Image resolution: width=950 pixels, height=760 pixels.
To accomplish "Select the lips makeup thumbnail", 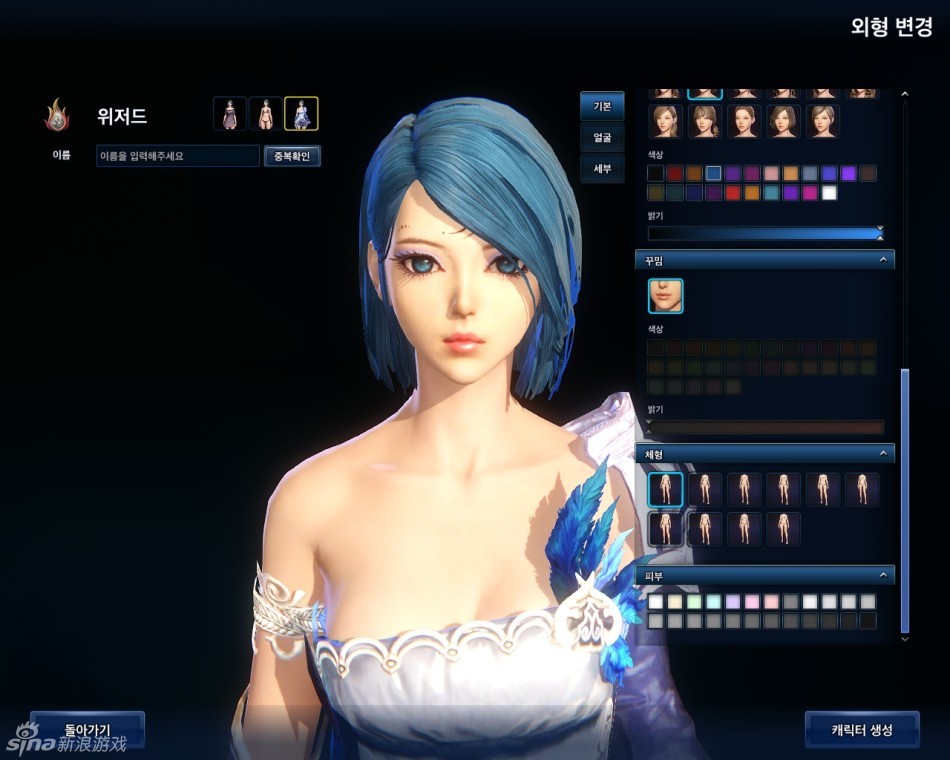I will point(666,296).
